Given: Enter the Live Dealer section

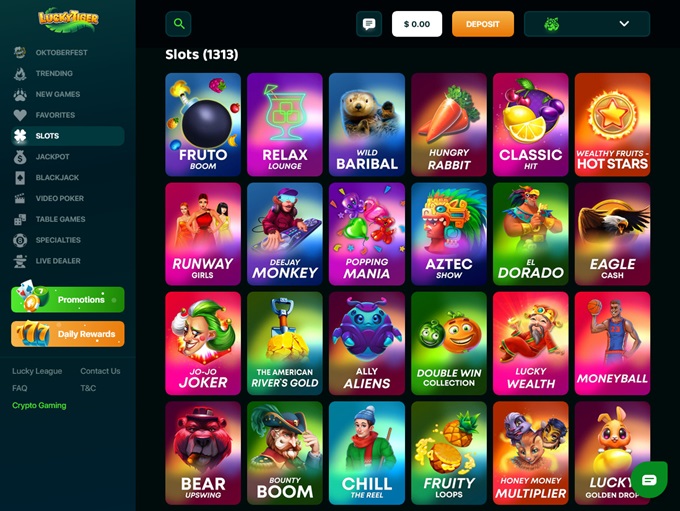Looking at the screenshot, I should [58, 261].
